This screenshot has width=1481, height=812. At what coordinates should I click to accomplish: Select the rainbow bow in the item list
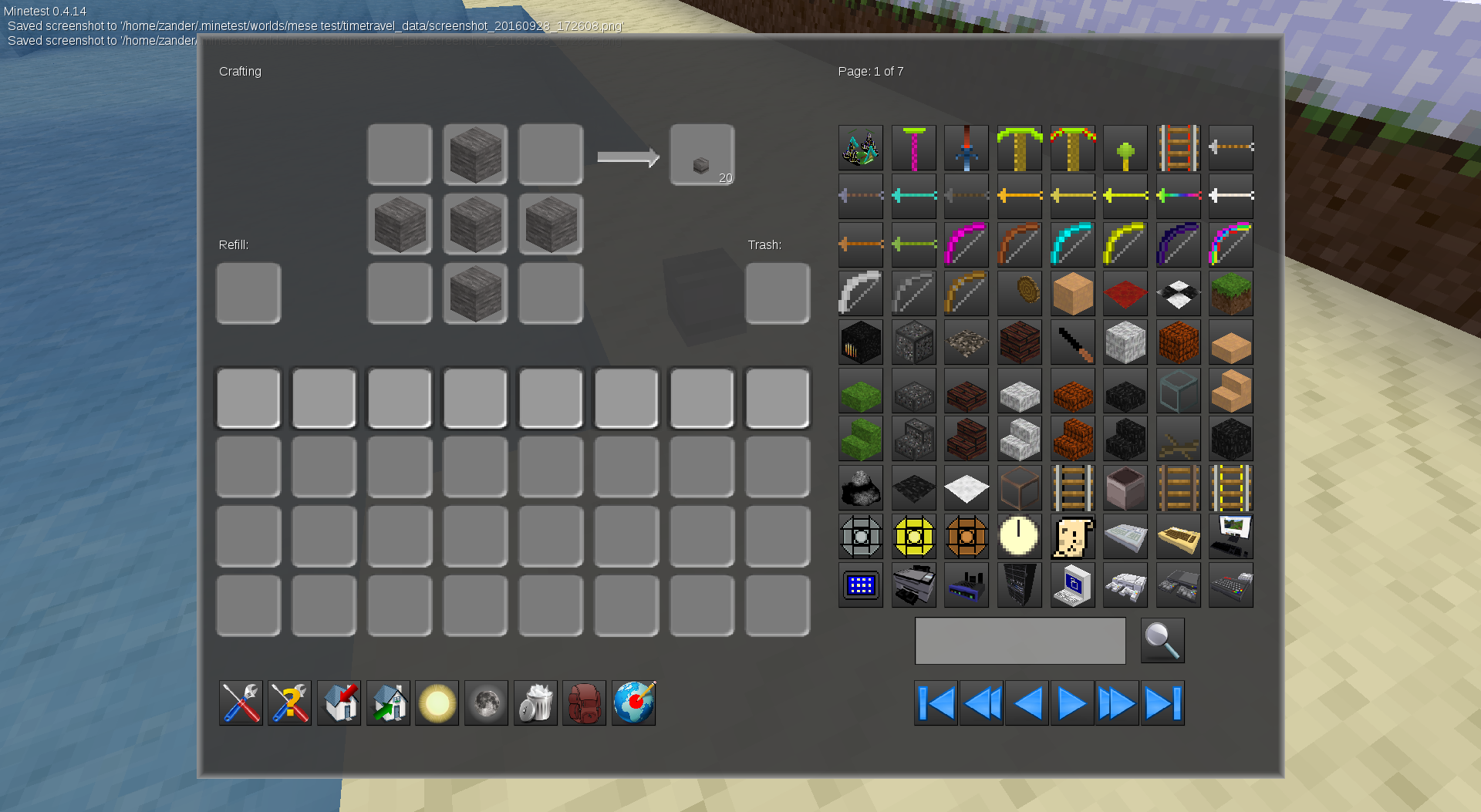click(x=1230, y=244)
